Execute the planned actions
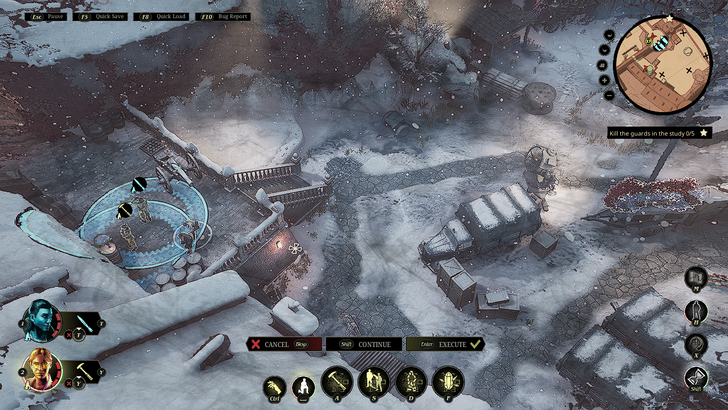Viewport: 728px width, 410px height. coord(445,344)
